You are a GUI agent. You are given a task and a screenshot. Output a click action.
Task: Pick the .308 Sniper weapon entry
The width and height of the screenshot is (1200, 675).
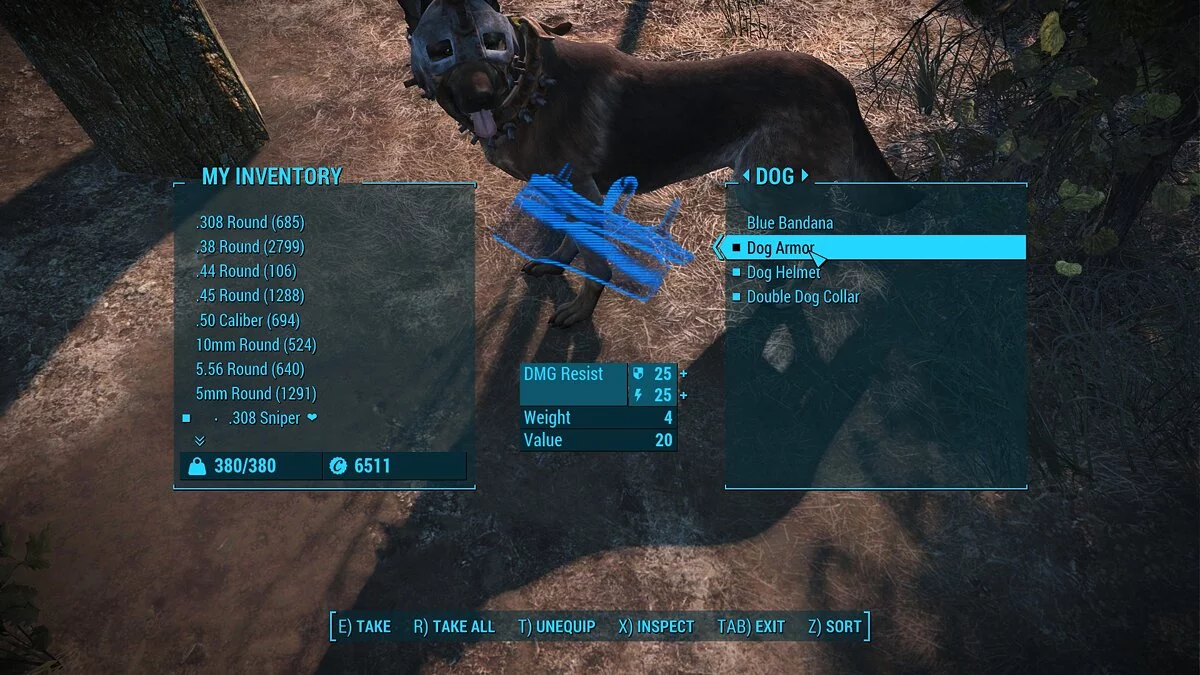pos(264,418)
